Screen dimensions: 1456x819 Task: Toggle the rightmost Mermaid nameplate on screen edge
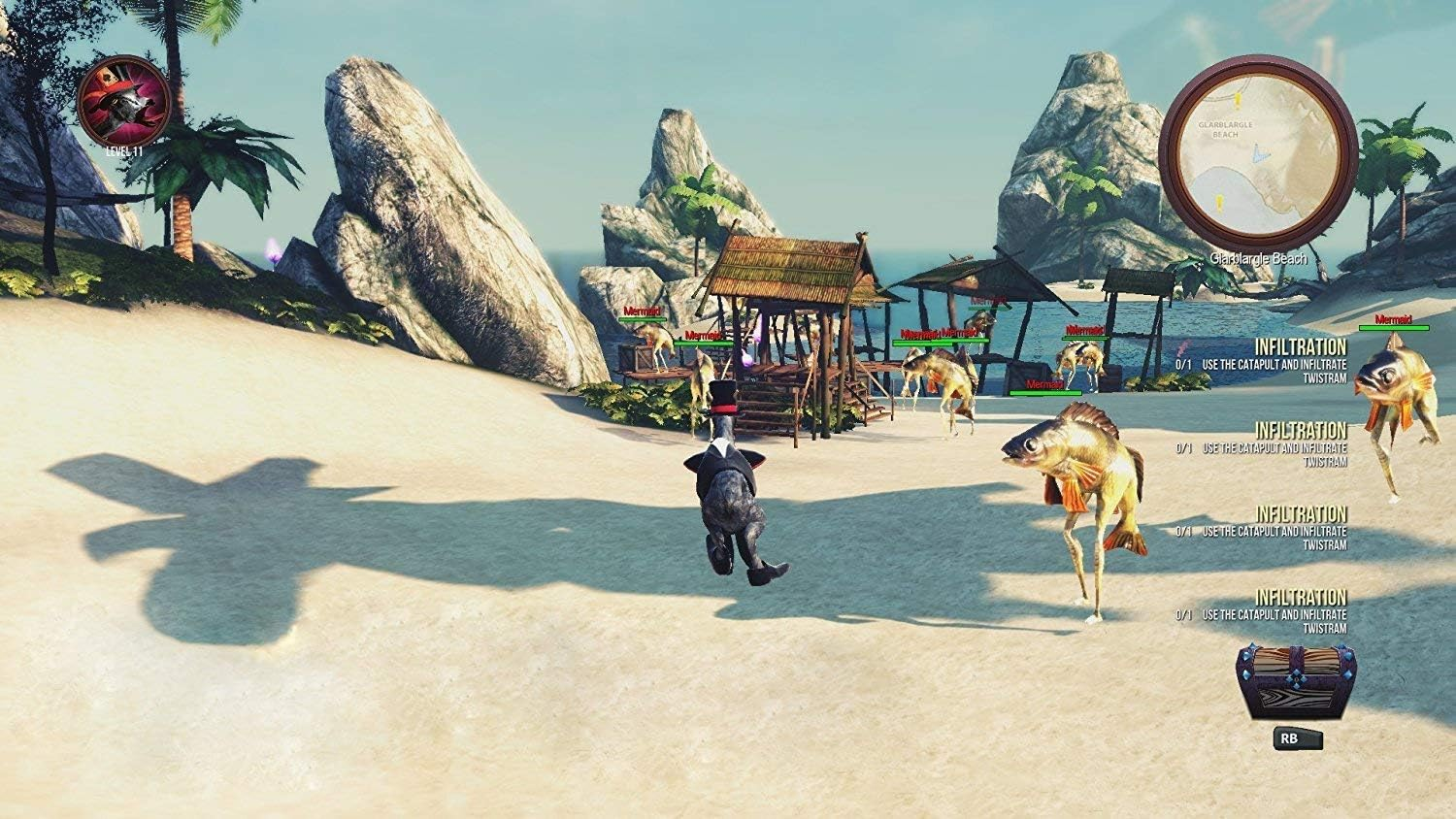pos(1392,317)
